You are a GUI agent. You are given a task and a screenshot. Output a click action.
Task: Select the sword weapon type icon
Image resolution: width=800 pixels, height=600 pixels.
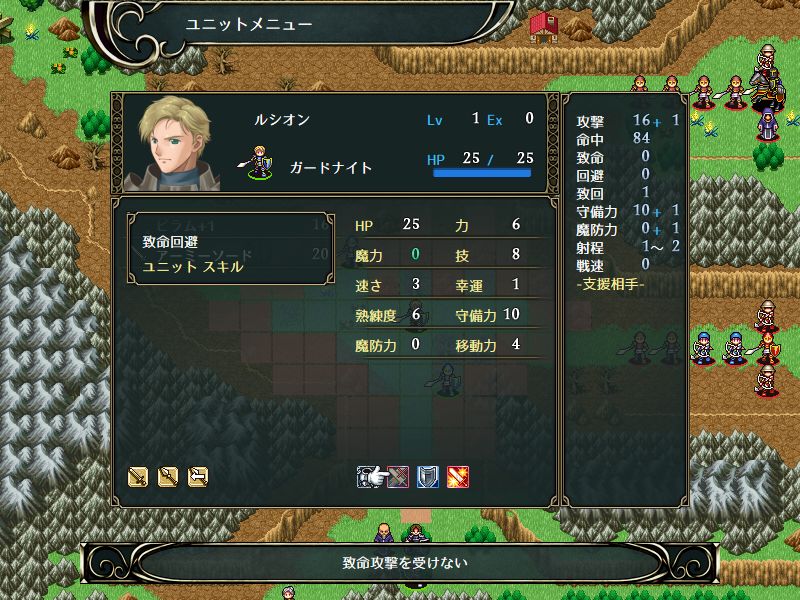pyautogui.click(x=138, y=477)
